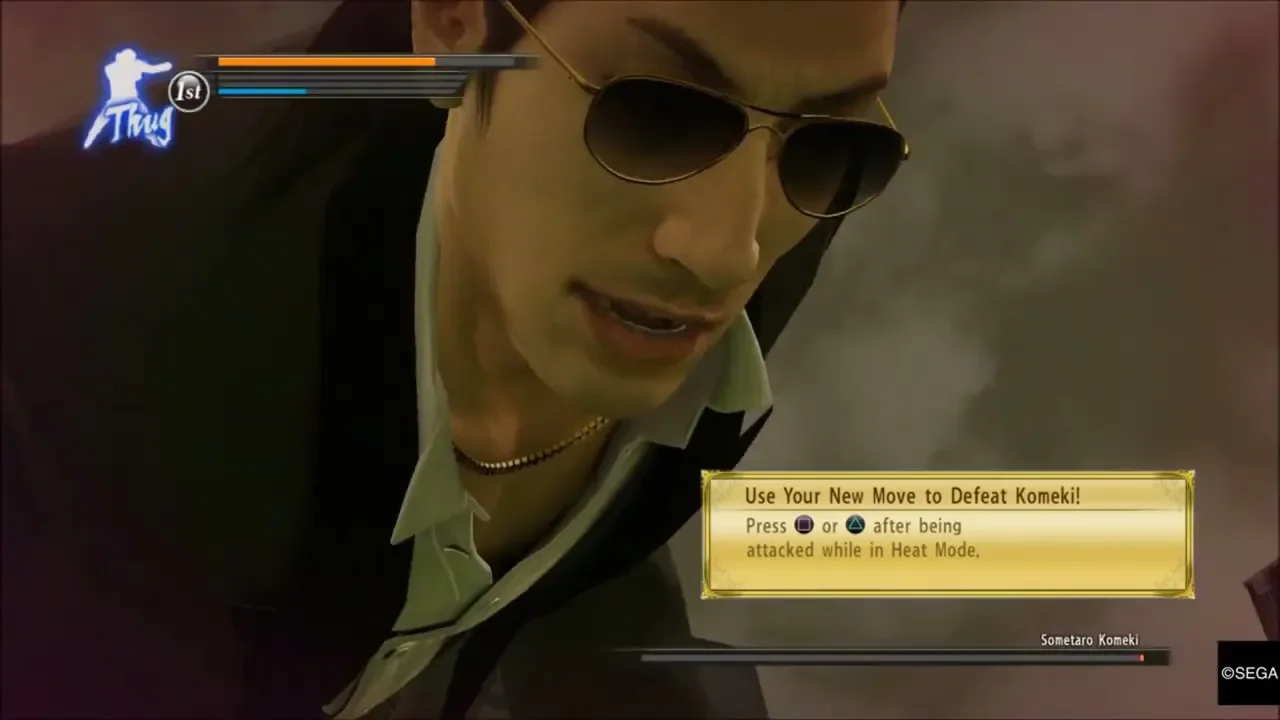Click the Use Your New Move tutorial panel
The height and width of the screenshot is (720, 1280).
pos(946,534)
